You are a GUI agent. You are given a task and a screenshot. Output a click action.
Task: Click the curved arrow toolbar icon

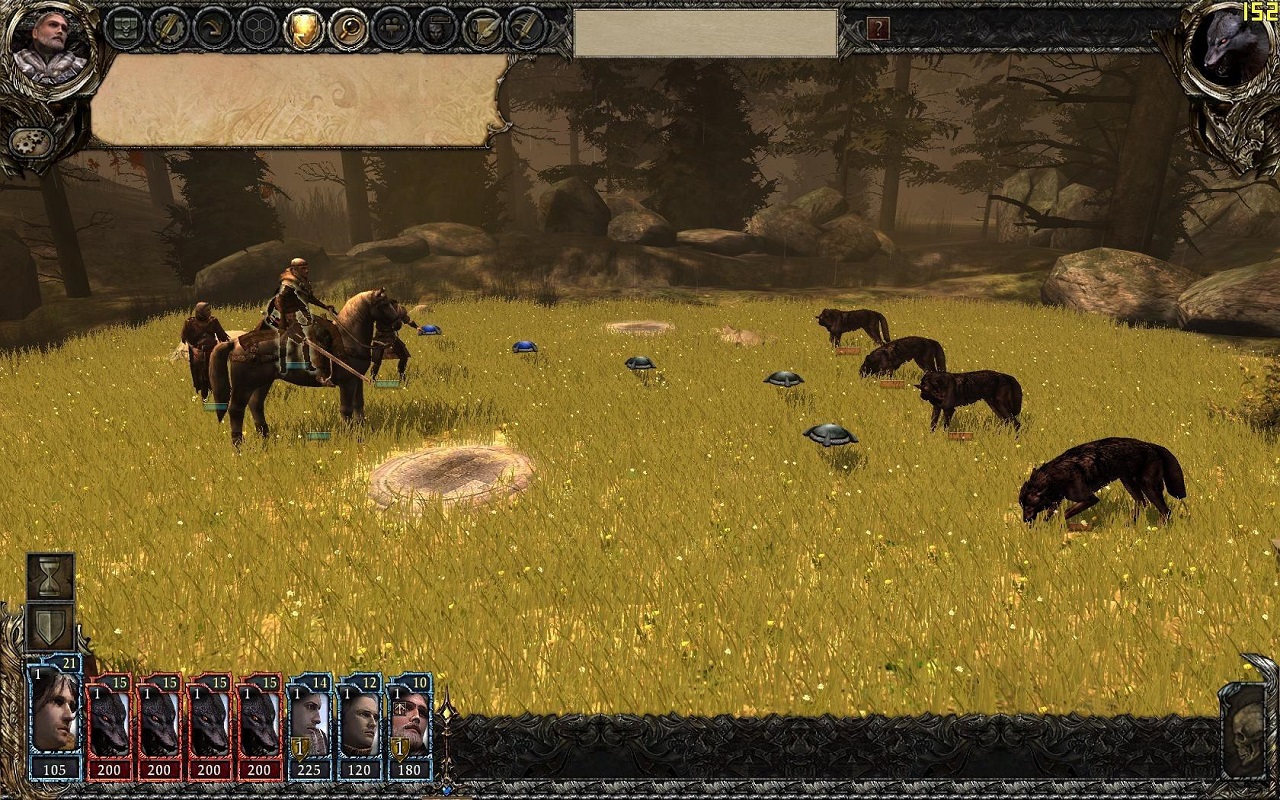[214, 28]
